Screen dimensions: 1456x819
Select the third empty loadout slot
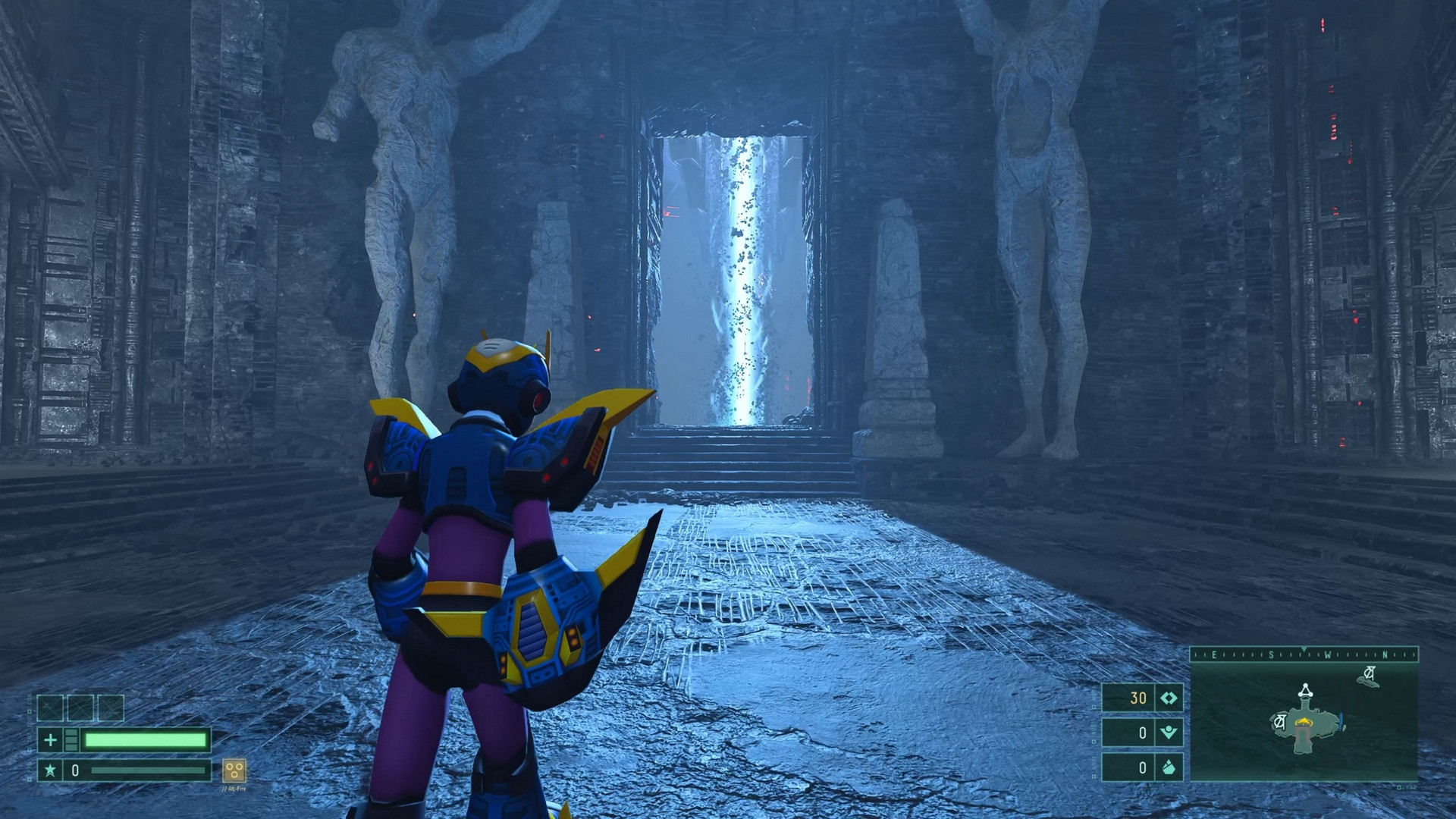111,707
